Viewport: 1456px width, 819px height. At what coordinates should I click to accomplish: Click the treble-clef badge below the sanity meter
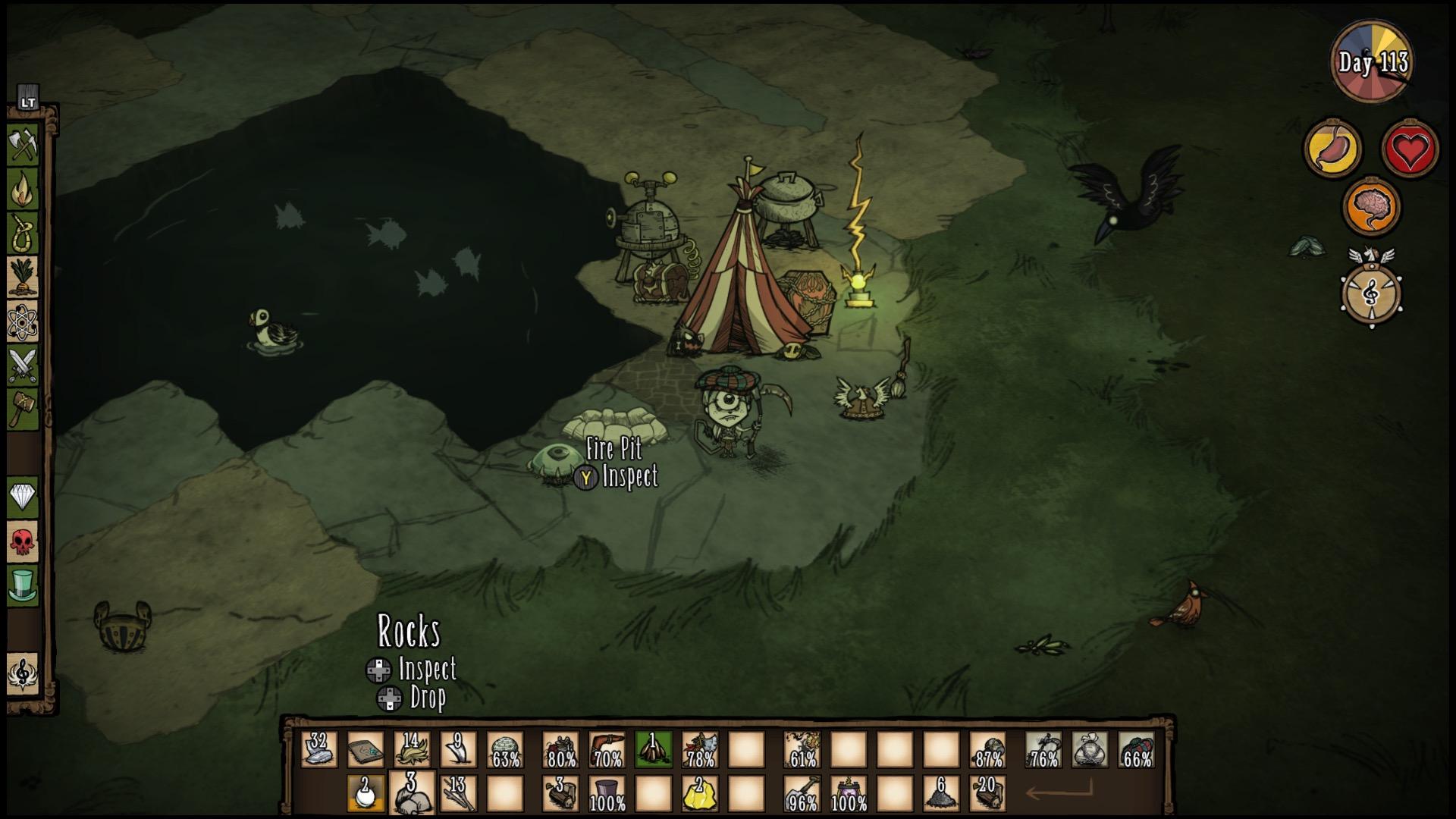click(1371, 293)
